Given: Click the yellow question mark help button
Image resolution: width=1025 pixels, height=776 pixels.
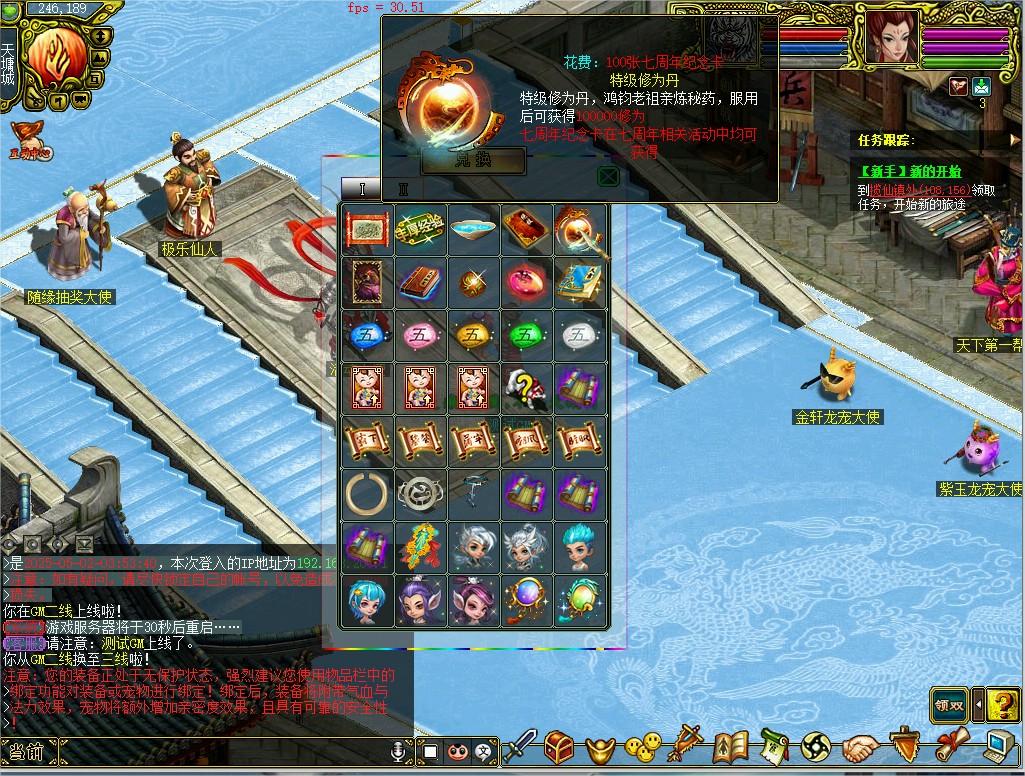Looking at the screenshot, I should [1002, 705].
